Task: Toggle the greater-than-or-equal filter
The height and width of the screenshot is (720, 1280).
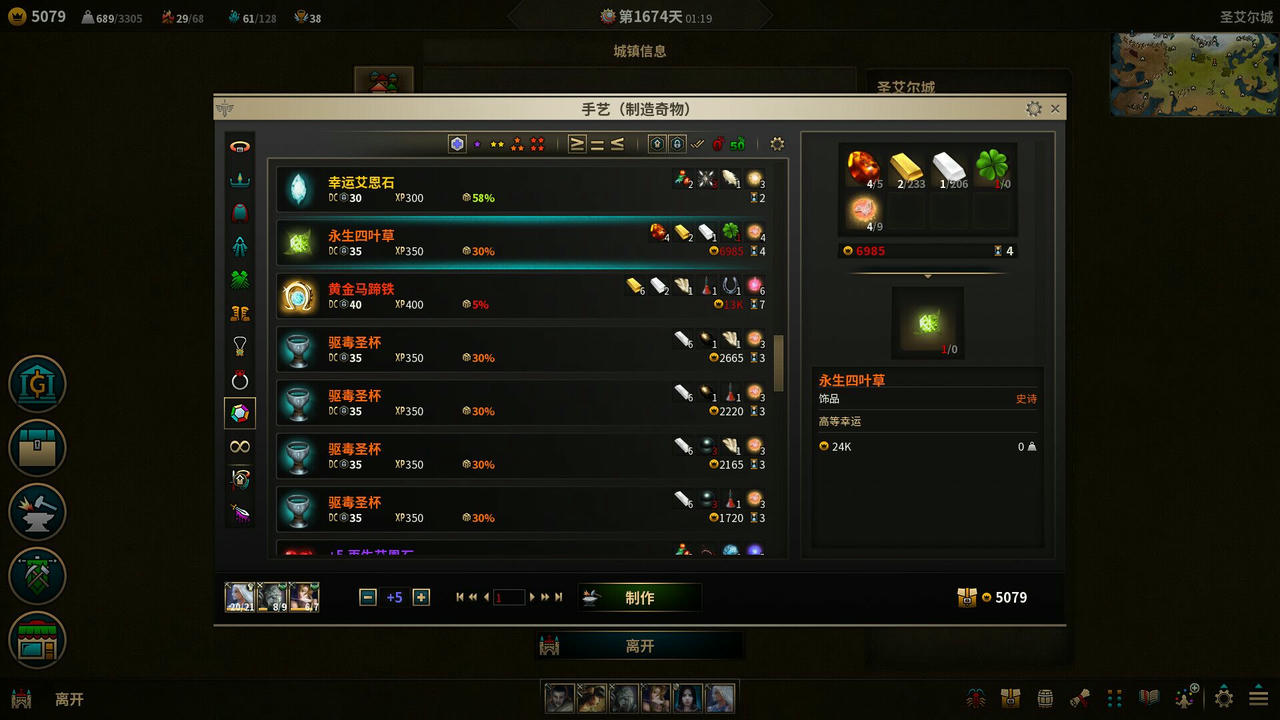Action: 577,144
